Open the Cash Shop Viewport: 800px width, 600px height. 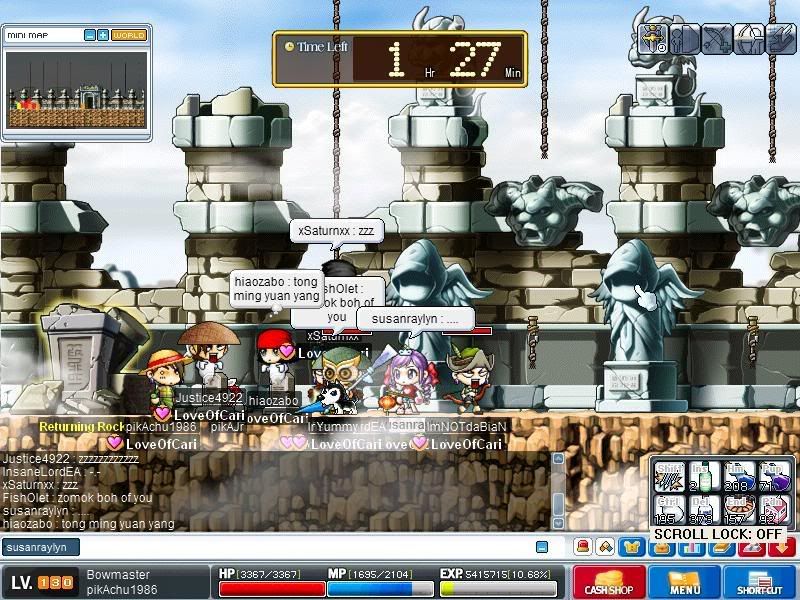(607, 582)
